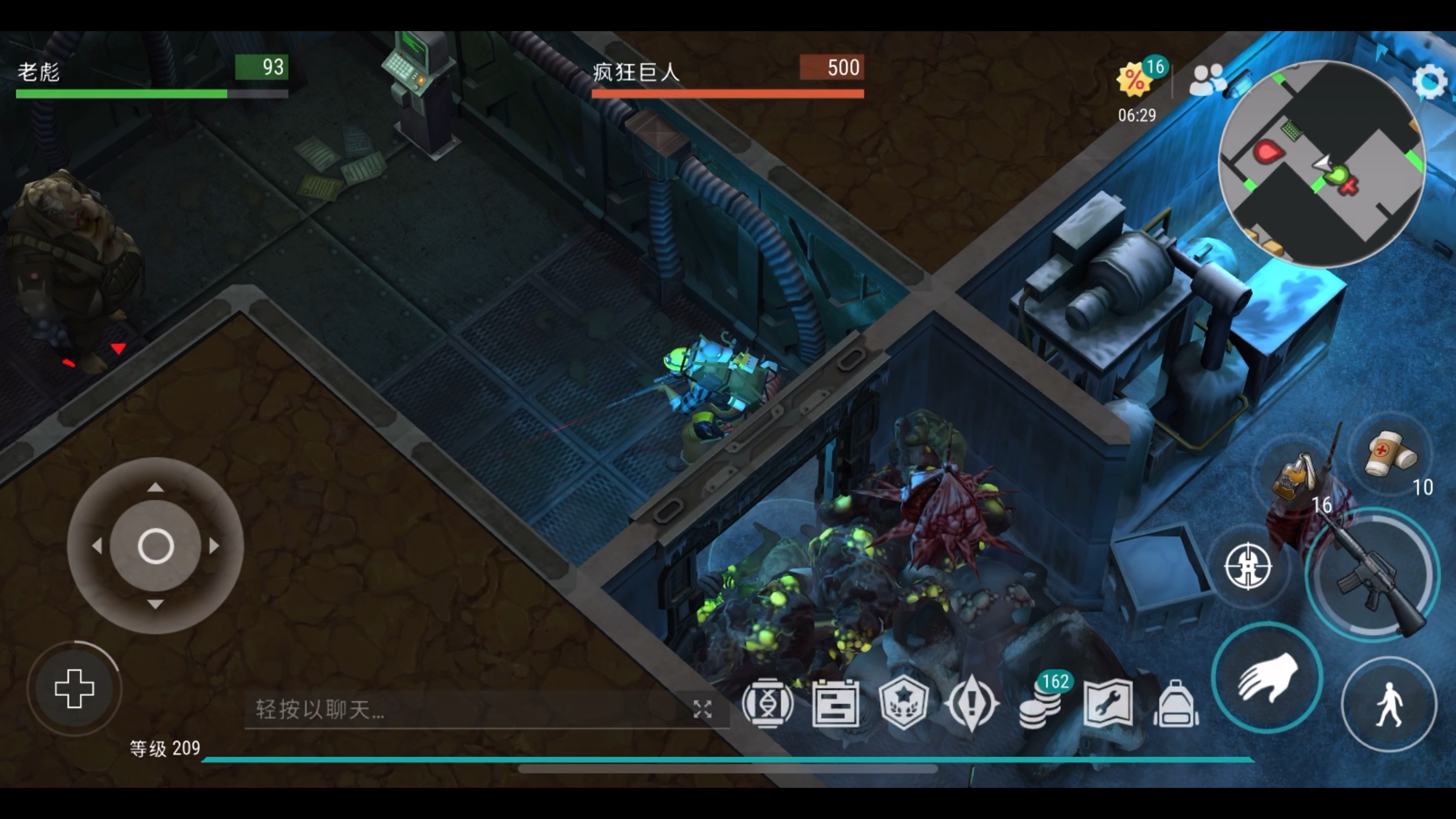Tap the hand interact button
Screen dimensions: 1456x819
pos(1267,678)
